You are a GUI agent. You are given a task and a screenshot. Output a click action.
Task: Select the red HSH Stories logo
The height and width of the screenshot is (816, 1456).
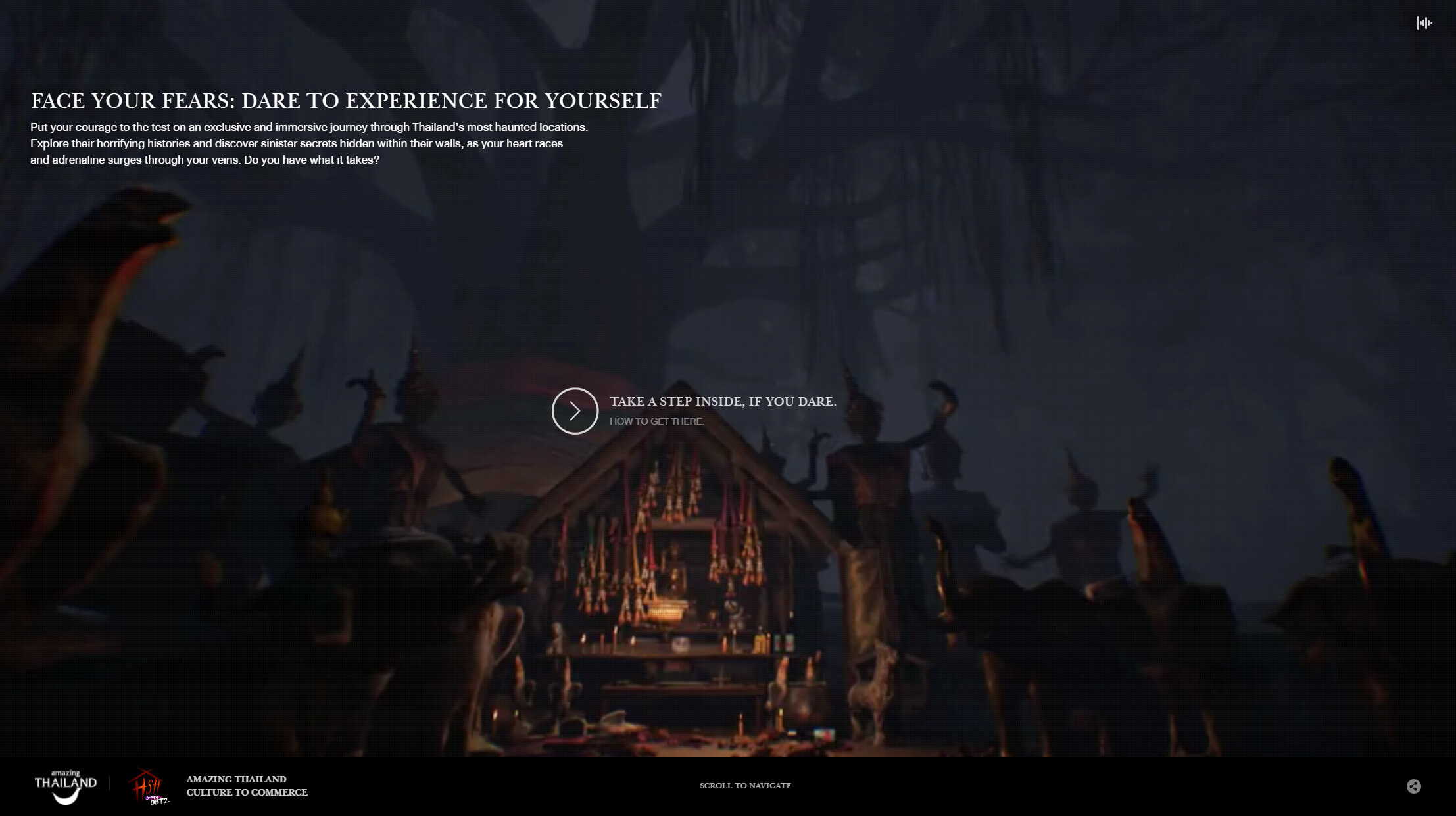click(x=149, y=786)
